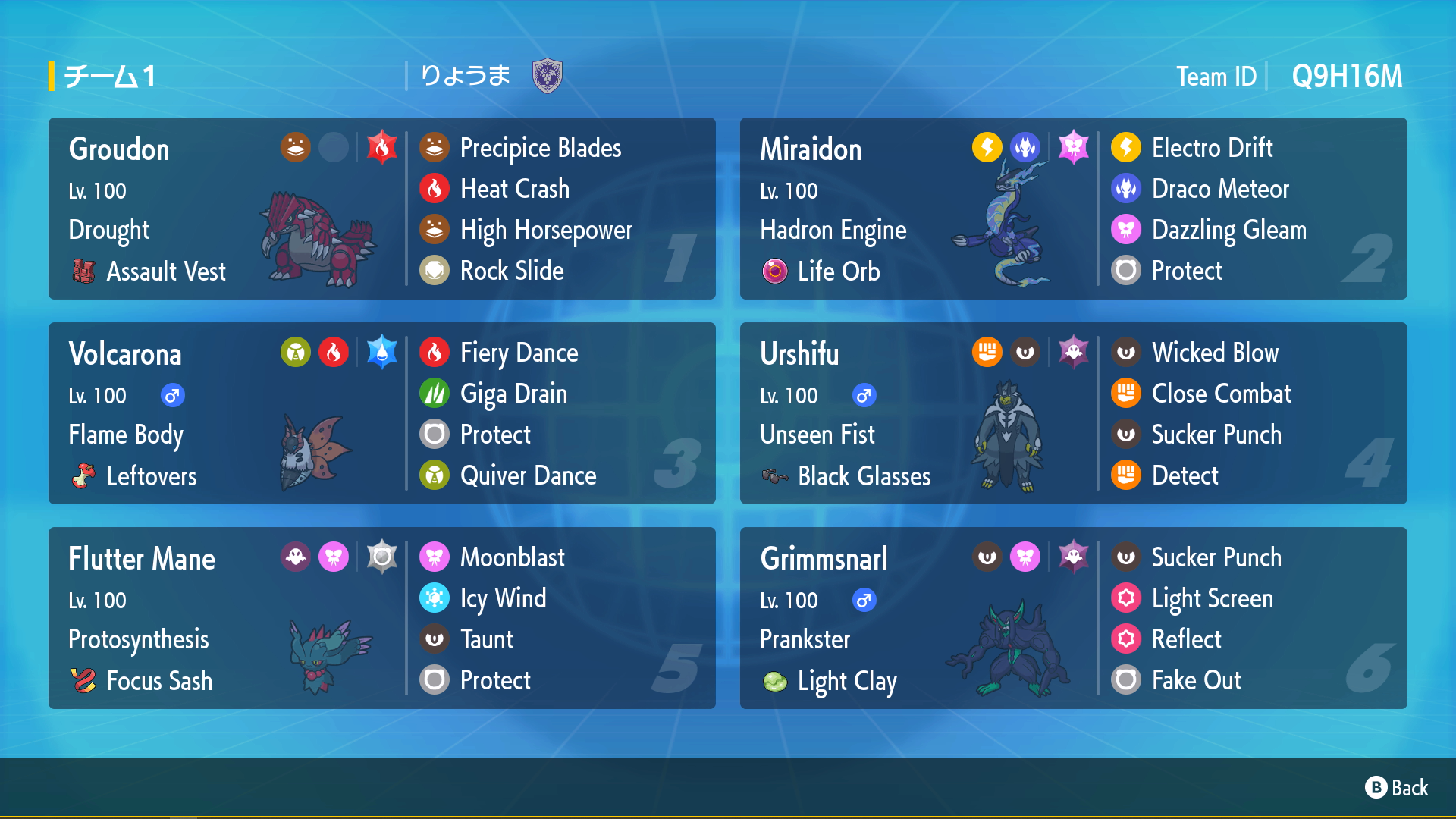
Task: Choose the Grimmsnarl team card
Action: pyautogui.click(x=1073, y=618)
